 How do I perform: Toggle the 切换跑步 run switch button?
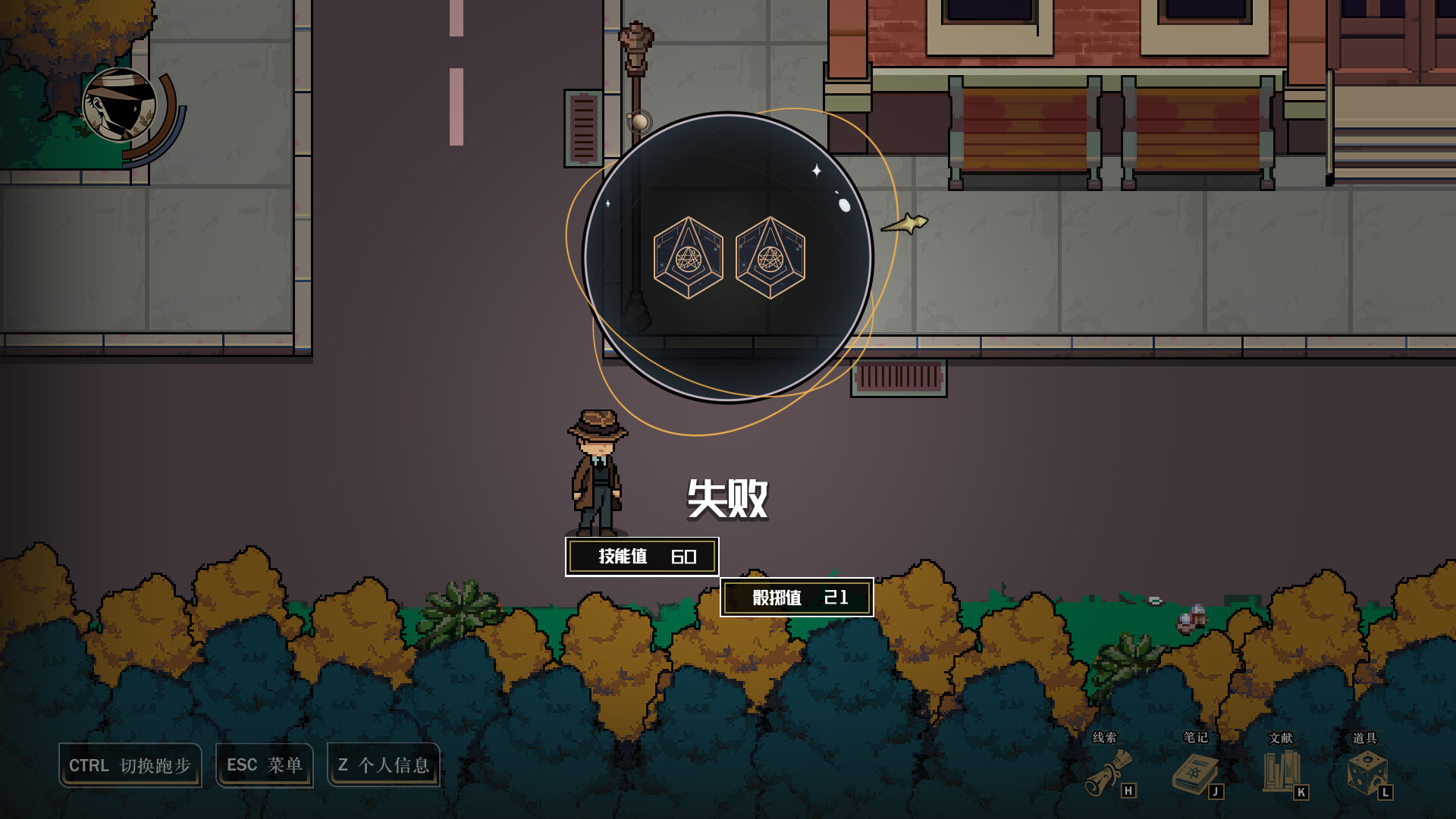coord(130,765)
